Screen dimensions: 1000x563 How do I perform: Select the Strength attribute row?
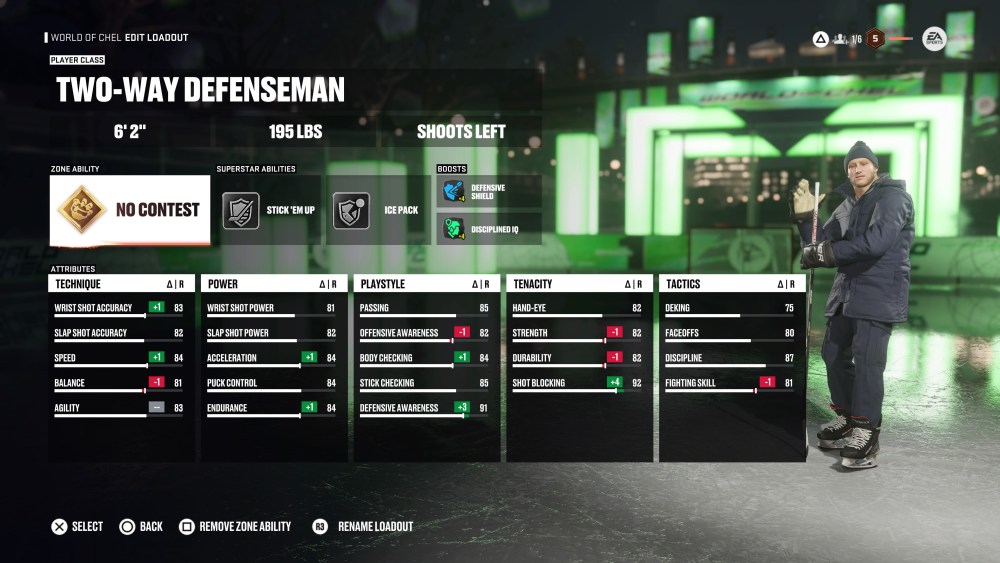[x=578, y=334]
